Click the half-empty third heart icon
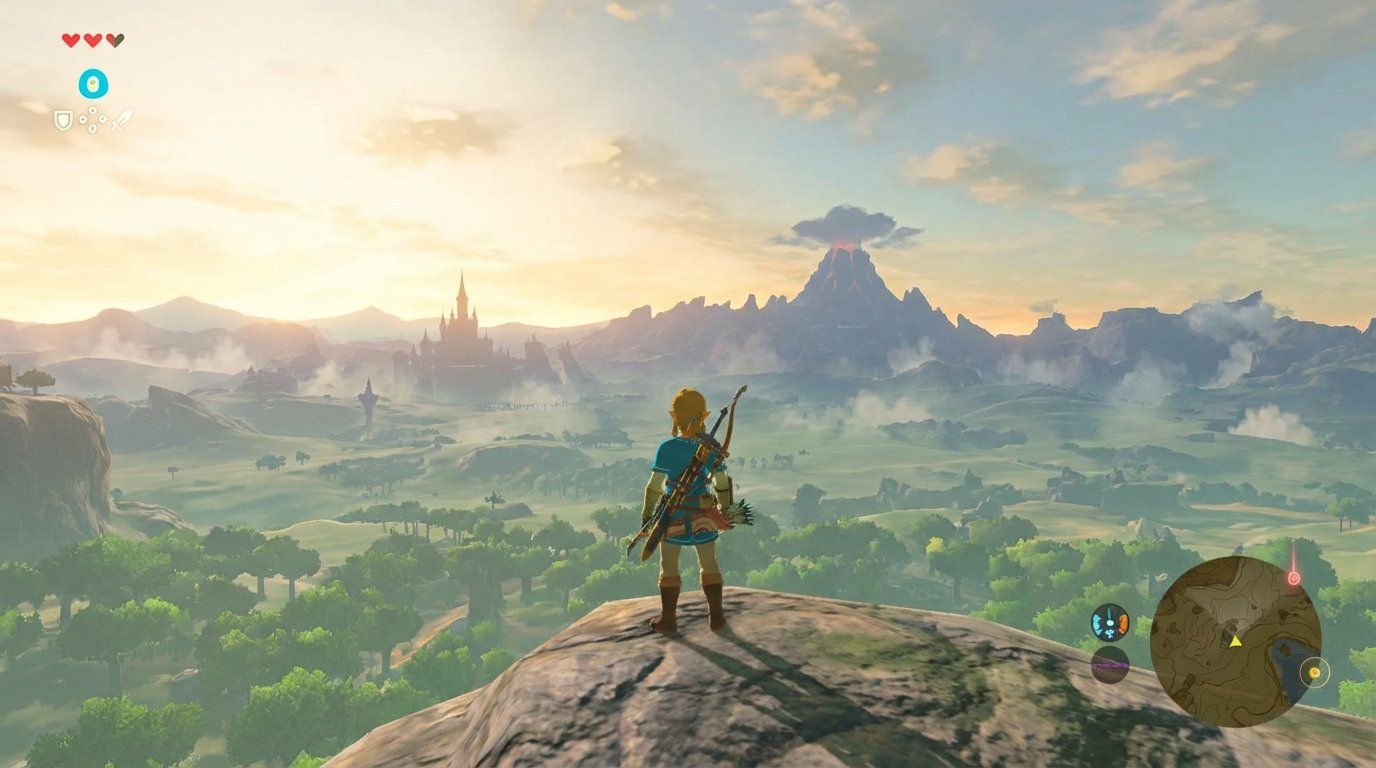This screenshot has height=768, width=1376. pos(115,39)
